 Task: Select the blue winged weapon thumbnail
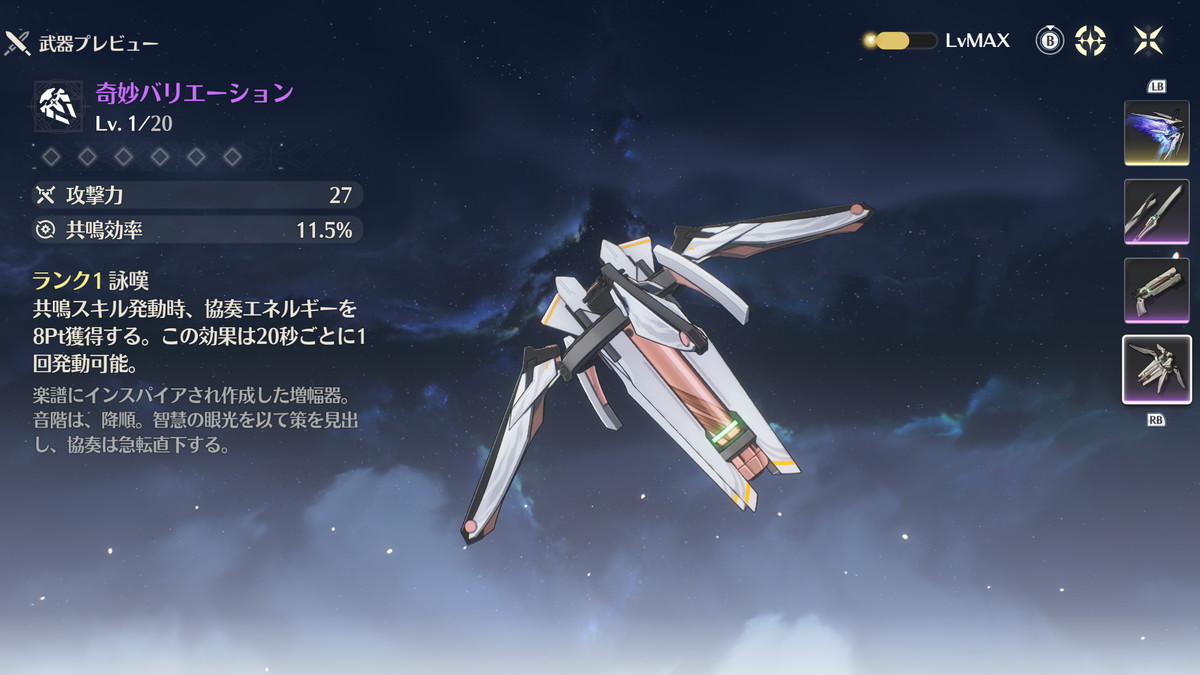(x=1156, y=132)
